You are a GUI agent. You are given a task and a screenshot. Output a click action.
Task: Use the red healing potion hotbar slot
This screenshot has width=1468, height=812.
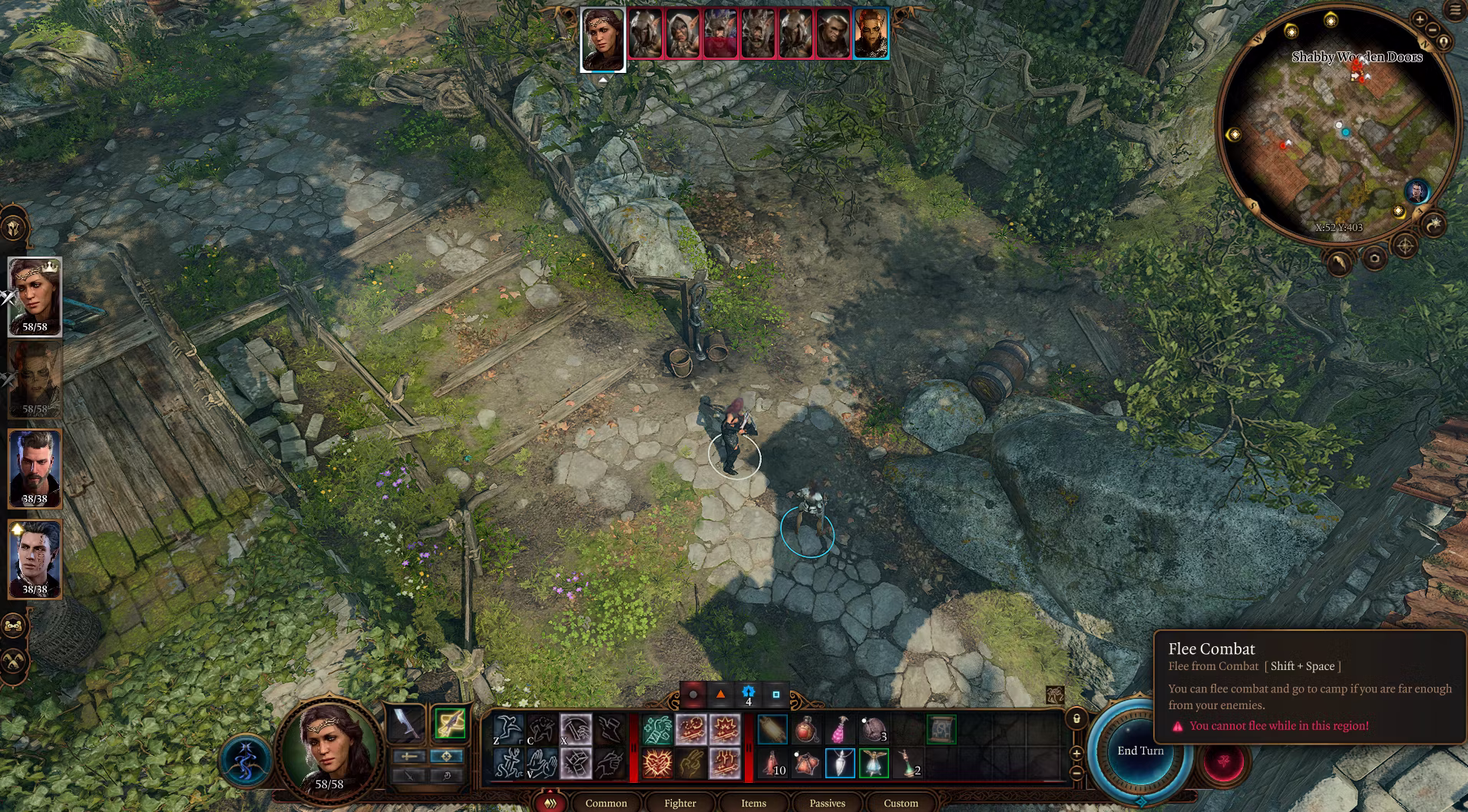[x=806, y=730]
